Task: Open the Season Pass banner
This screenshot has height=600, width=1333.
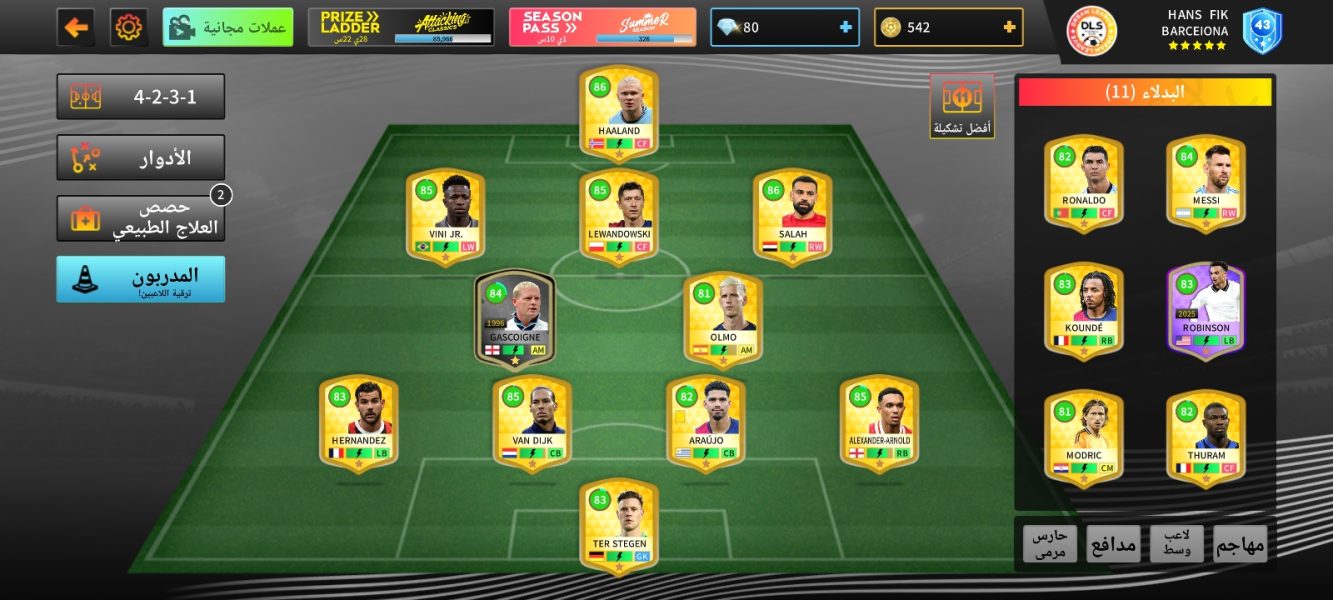Action: coord(602,27)
